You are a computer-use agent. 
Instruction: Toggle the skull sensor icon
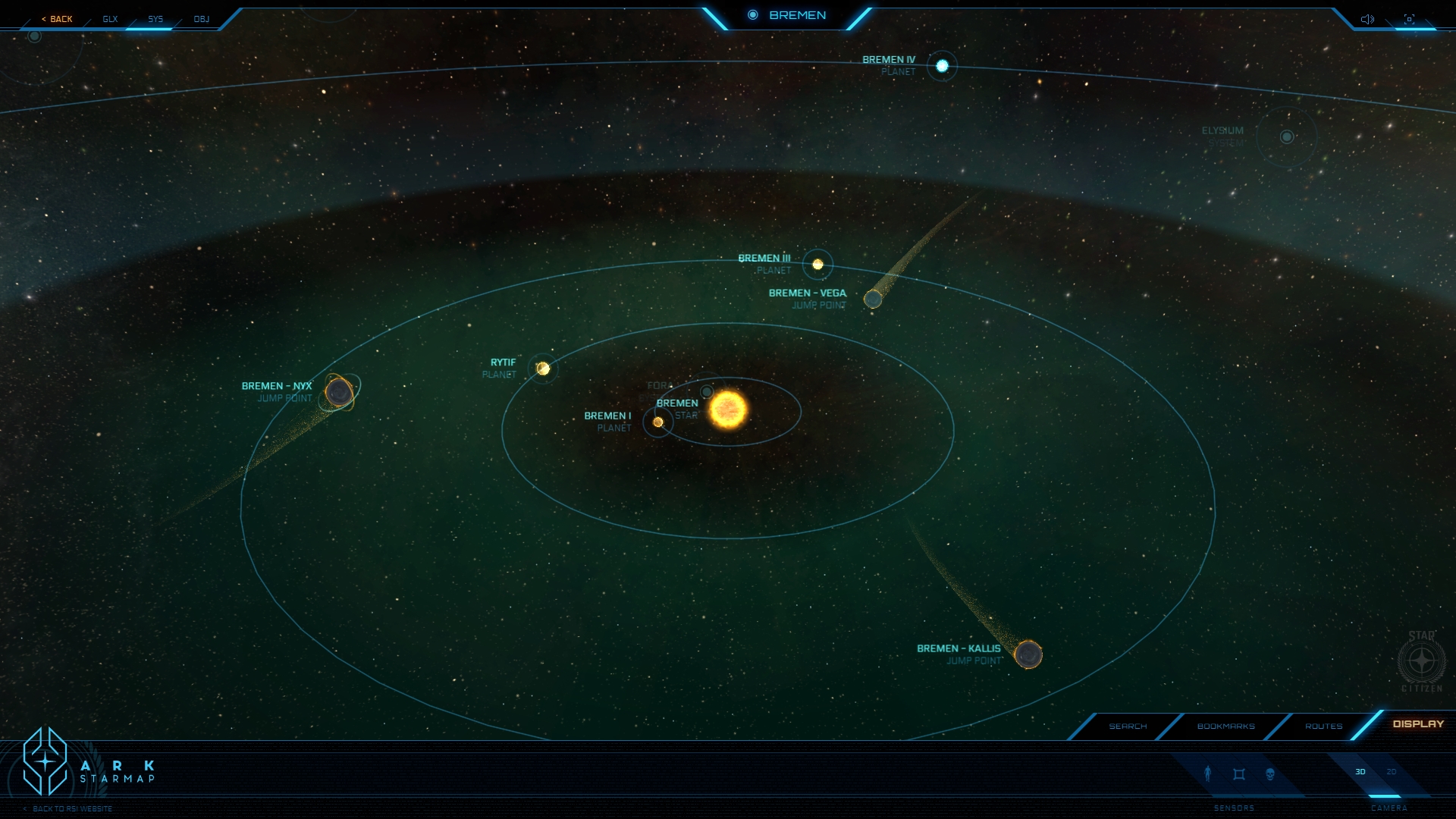tap(1270, 774)
